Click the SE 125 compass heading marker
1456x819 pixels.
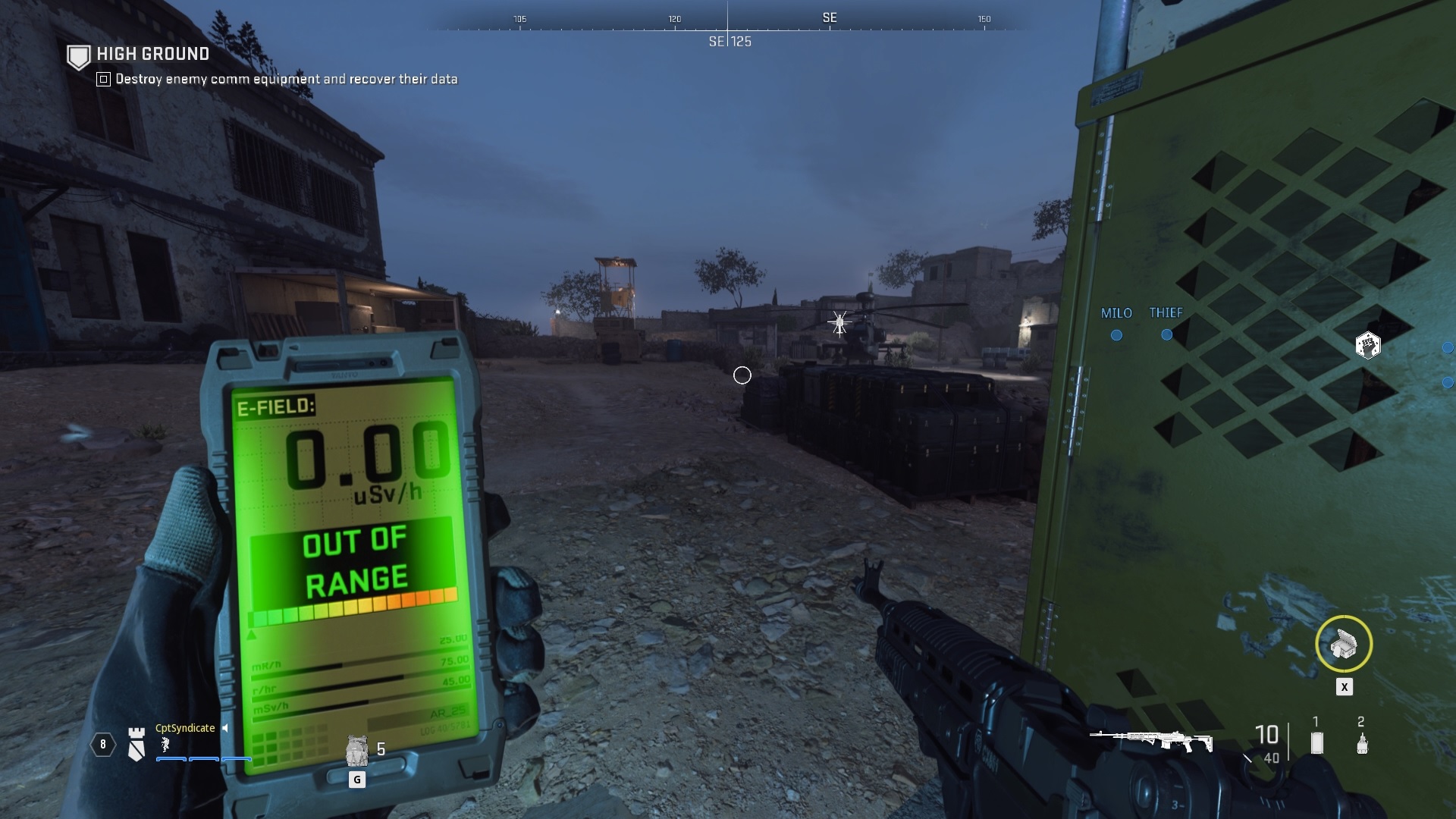pos(728,42)
